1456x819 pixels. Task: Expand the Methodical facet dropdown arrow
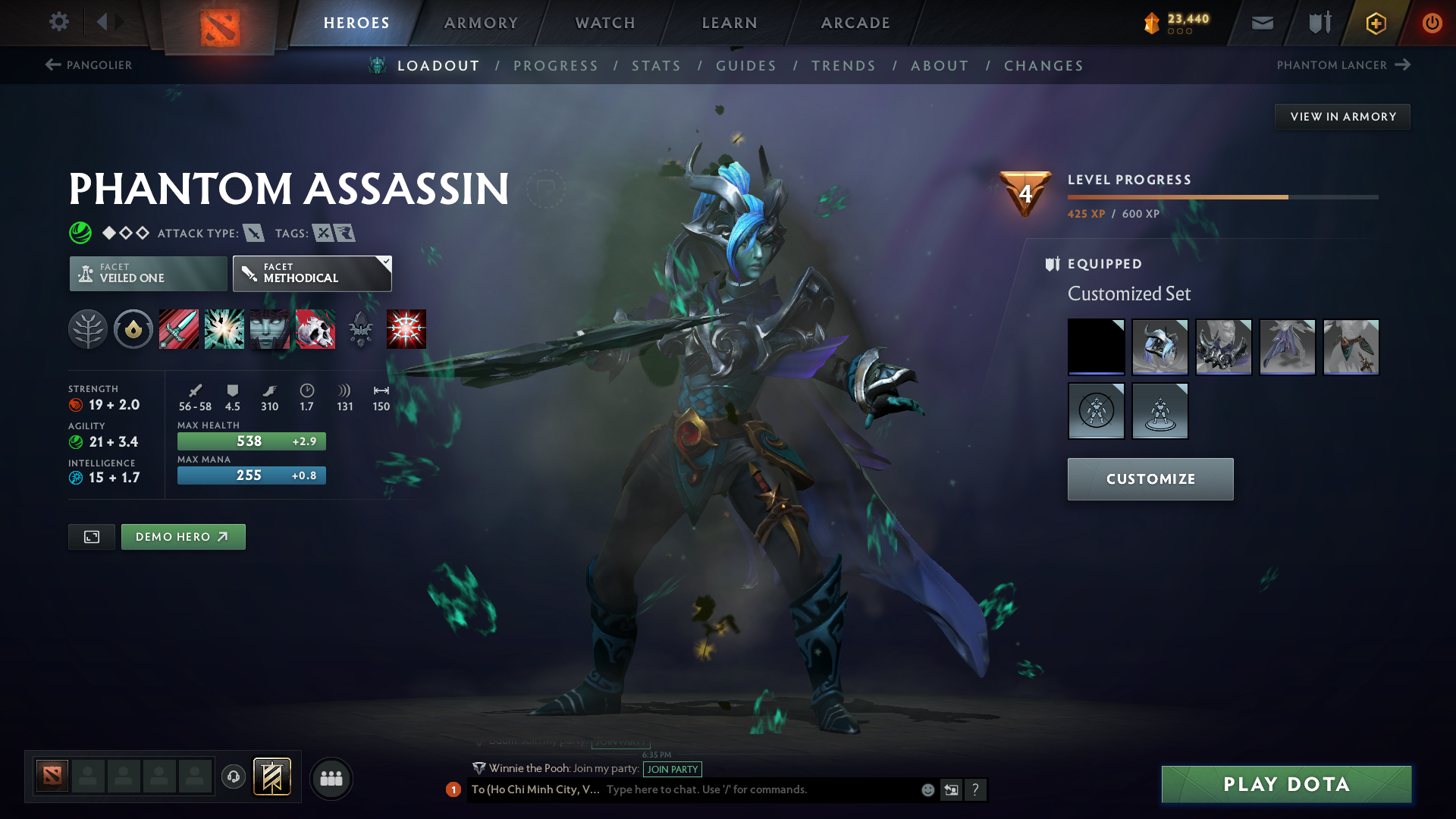(x=386, y=263)
